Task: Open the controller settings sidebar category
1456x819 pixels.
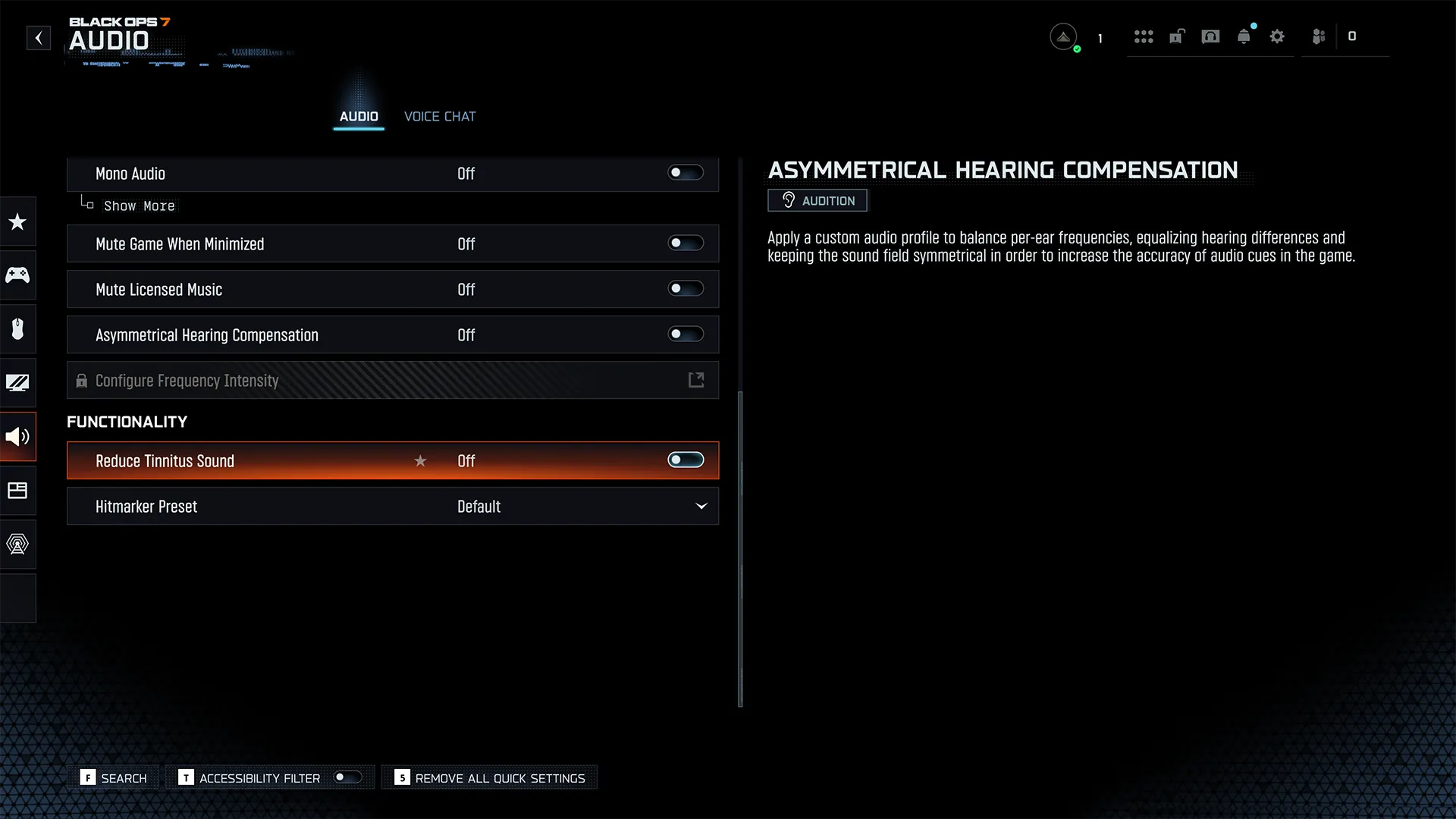Action: click(x=17, y=275)
